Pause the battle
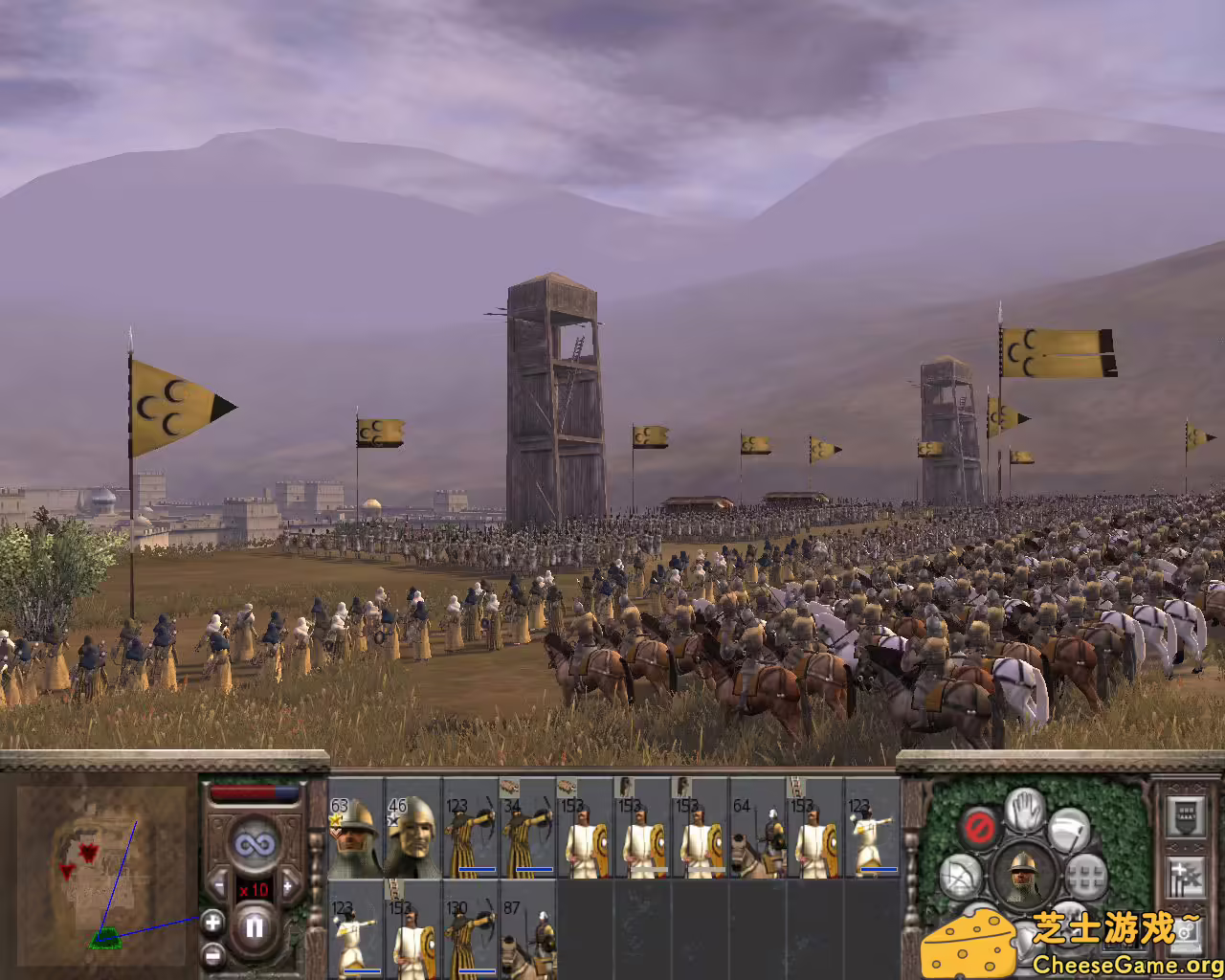 255,926
